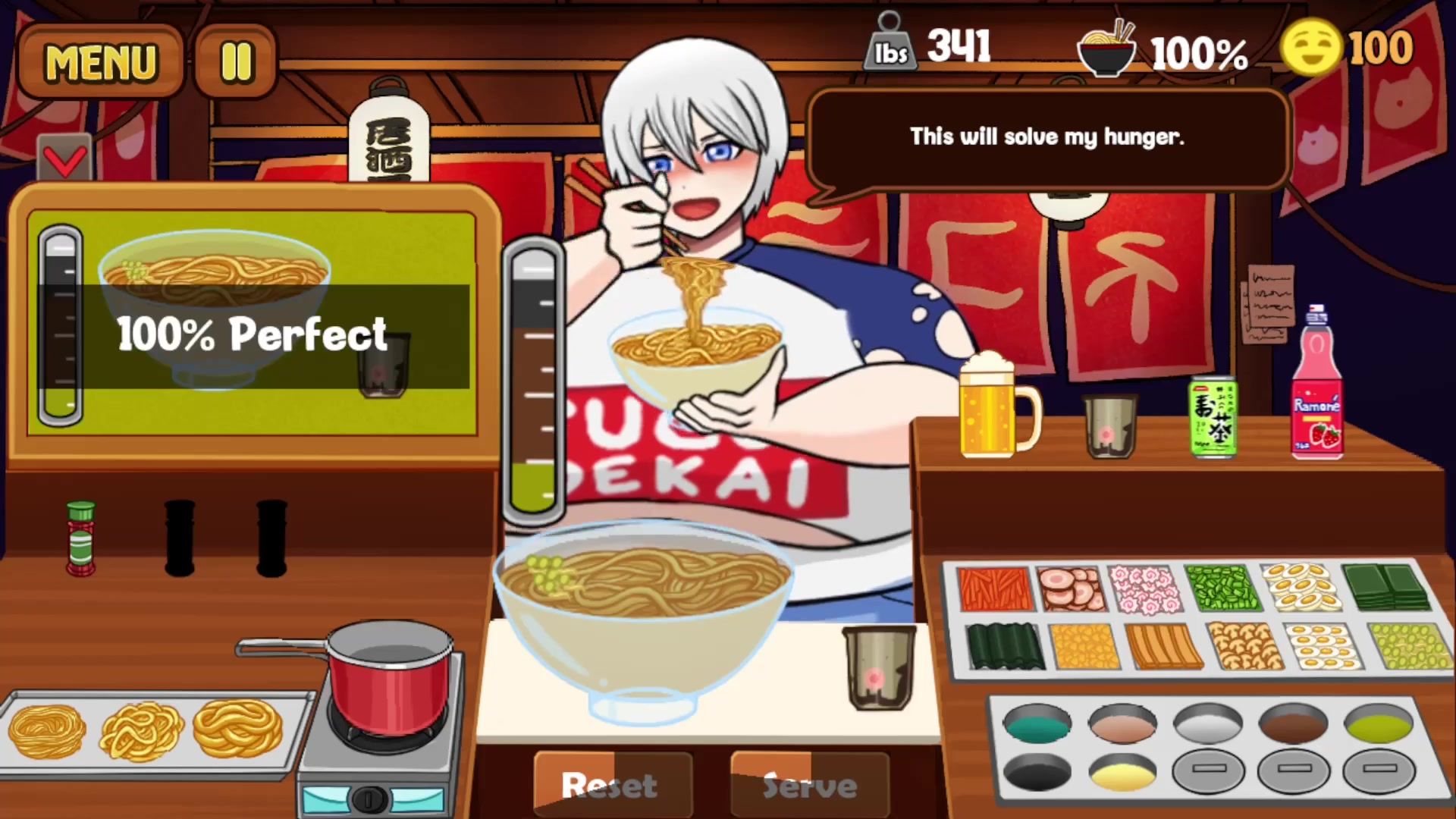Screen dimensions: 1456x819
Task: Collapse the order panel with red arrow
Action: [x=65, y=159]
